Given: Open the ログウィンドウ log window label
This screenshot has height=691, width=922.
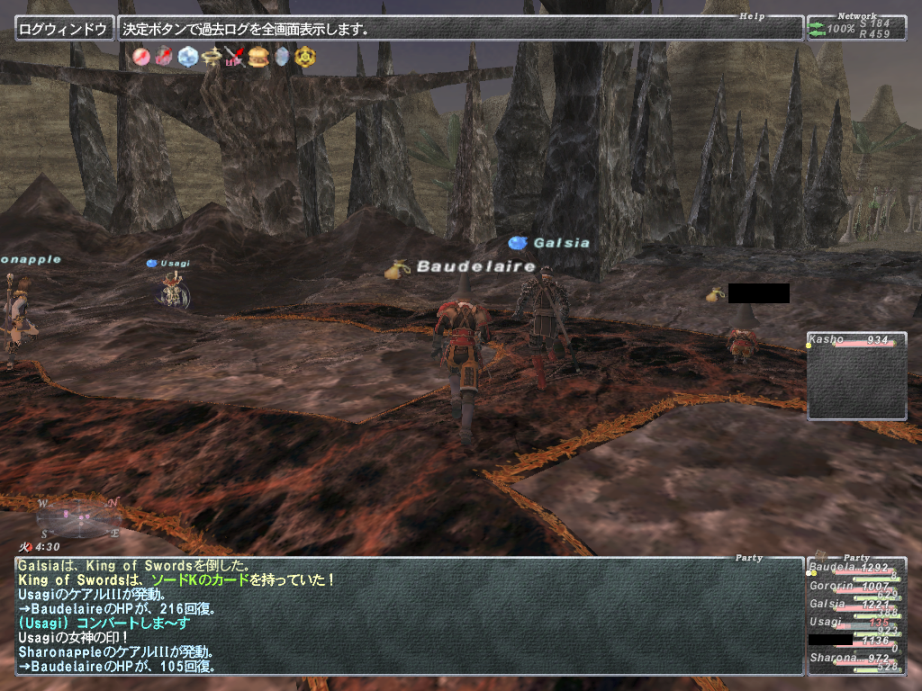Looking at the screenshot, I should coord(63,28).
